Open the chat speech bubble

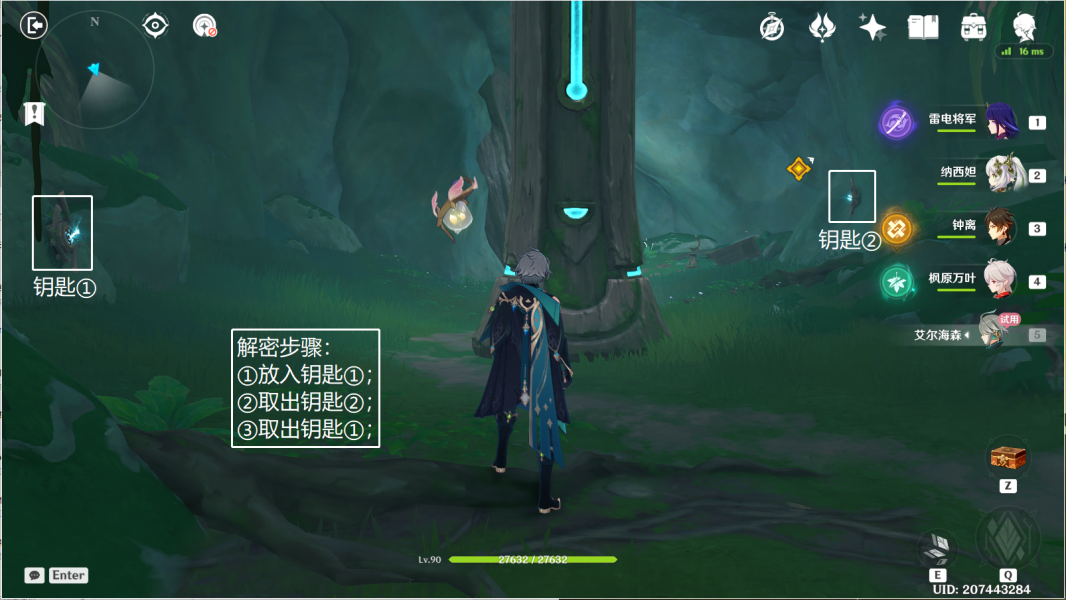[x=35, y=575]
